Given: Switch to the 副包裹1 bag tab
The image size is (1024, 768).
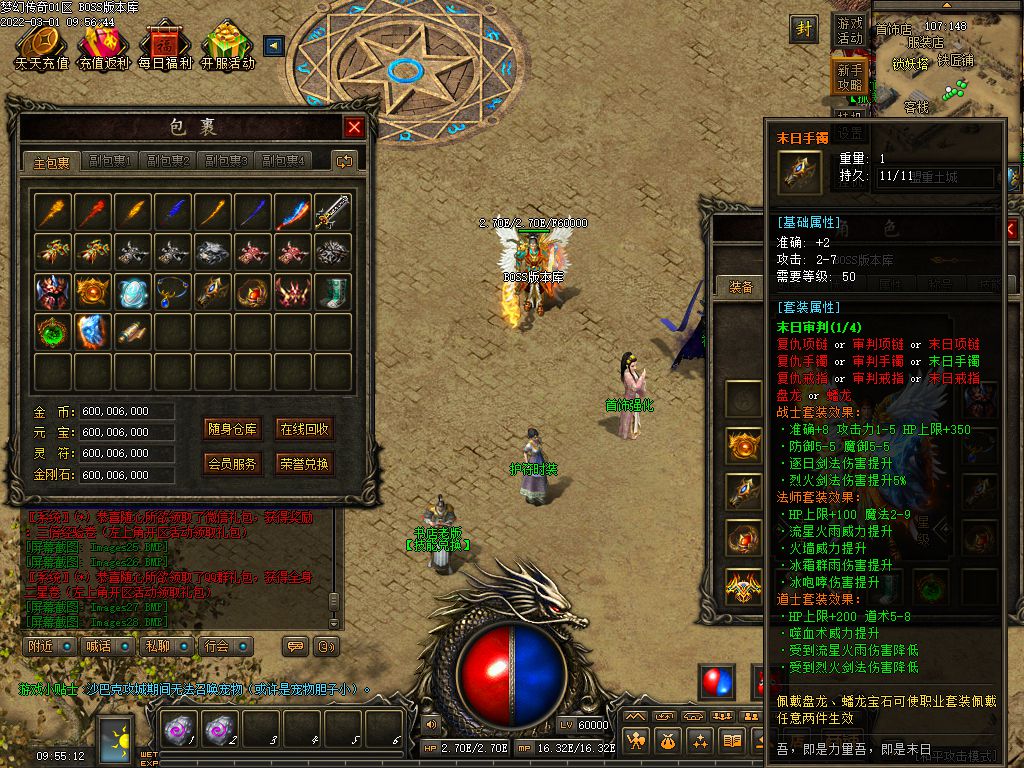Looking at the screenshot, I should (110, 161).
